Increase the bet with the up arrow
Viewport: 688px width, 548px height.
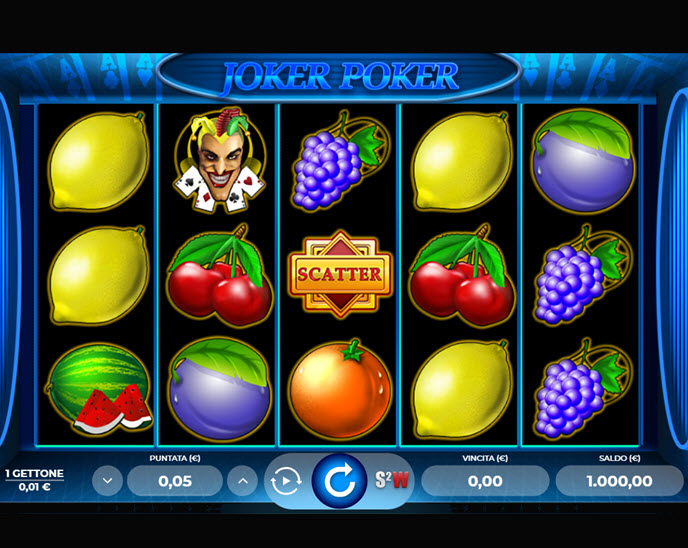tap(242, 481)
